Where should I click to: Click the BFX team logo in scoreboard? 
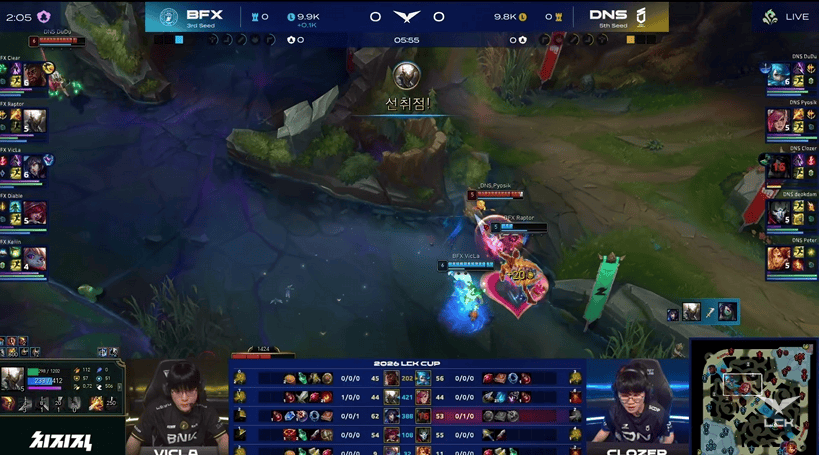pyautogui.click(x=166, y=17)
